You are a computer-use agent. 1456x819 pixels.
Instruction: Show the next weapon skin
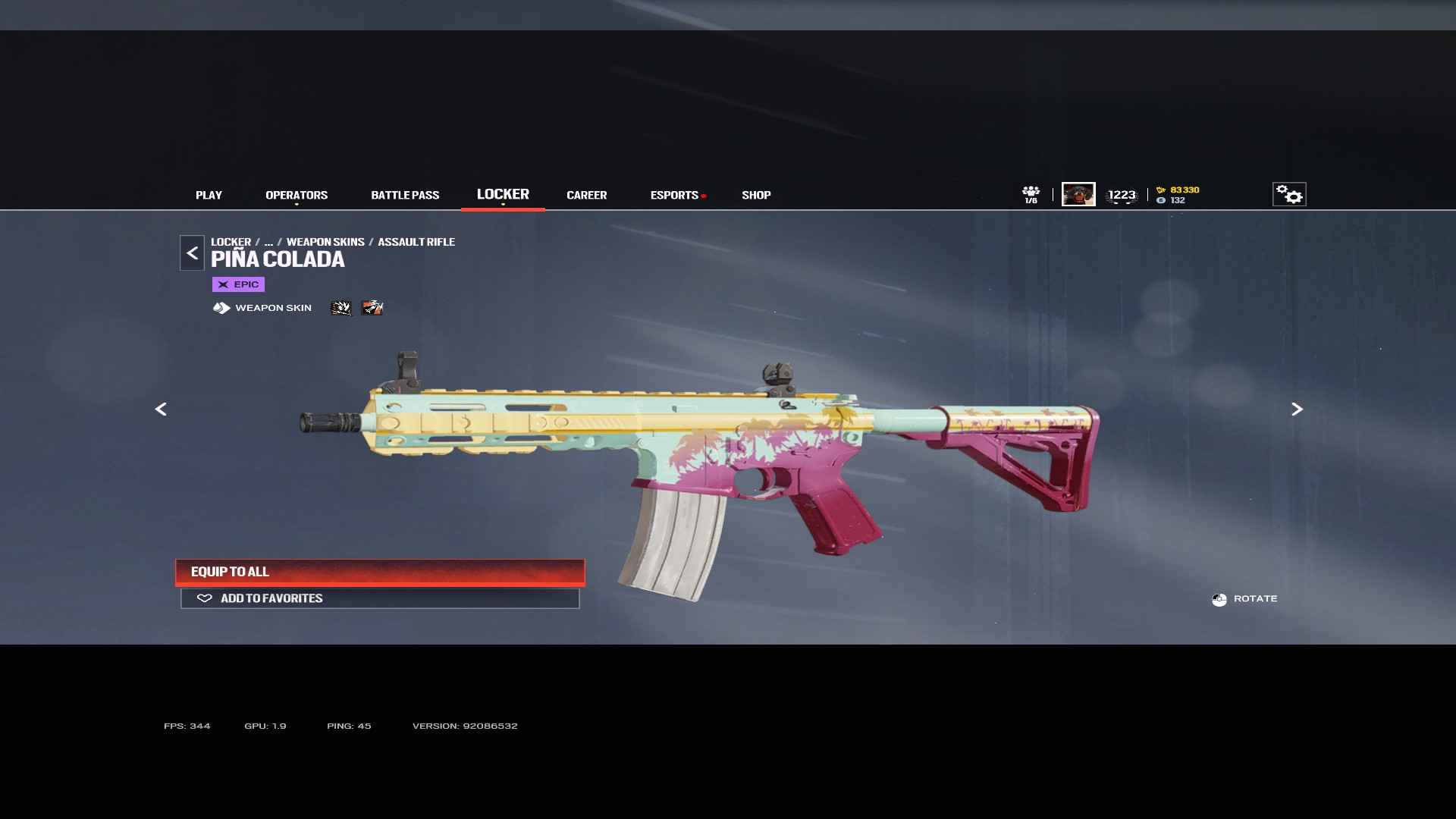pos(1297,409)
